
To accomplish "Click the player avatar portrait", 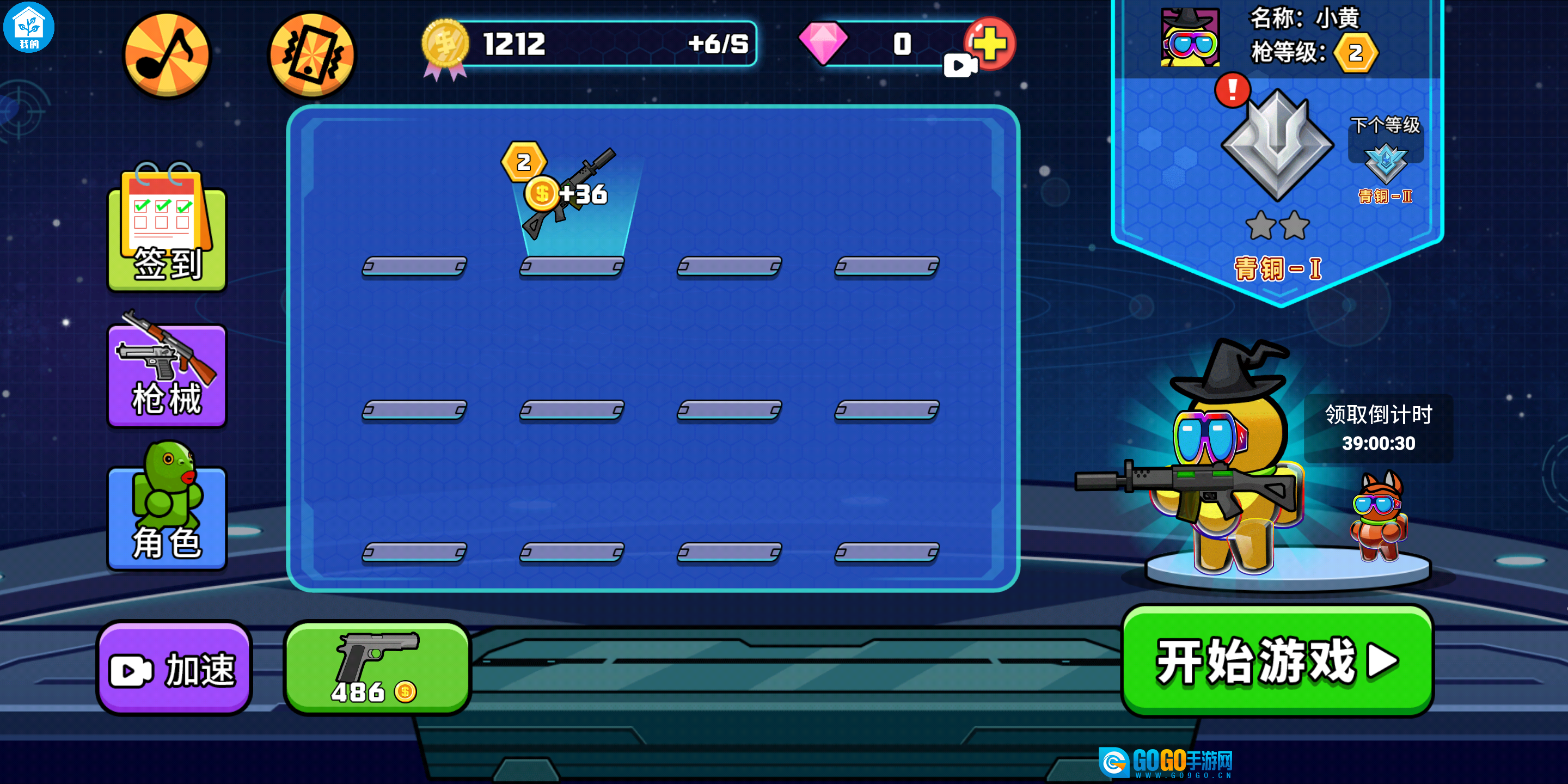I will (1190, 38).
